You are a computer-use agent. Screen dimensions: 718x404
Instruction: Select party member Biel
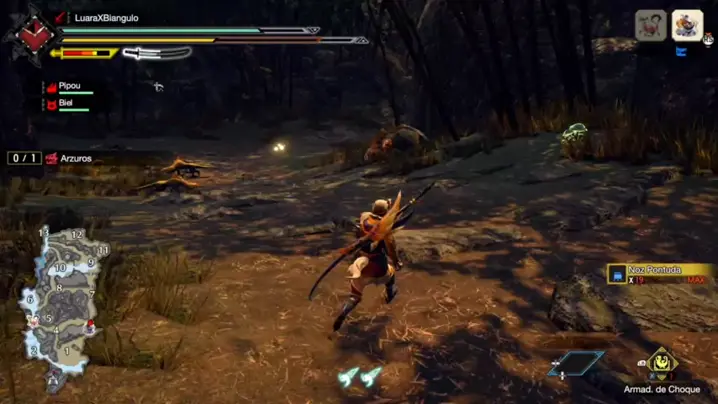point(67,103)
